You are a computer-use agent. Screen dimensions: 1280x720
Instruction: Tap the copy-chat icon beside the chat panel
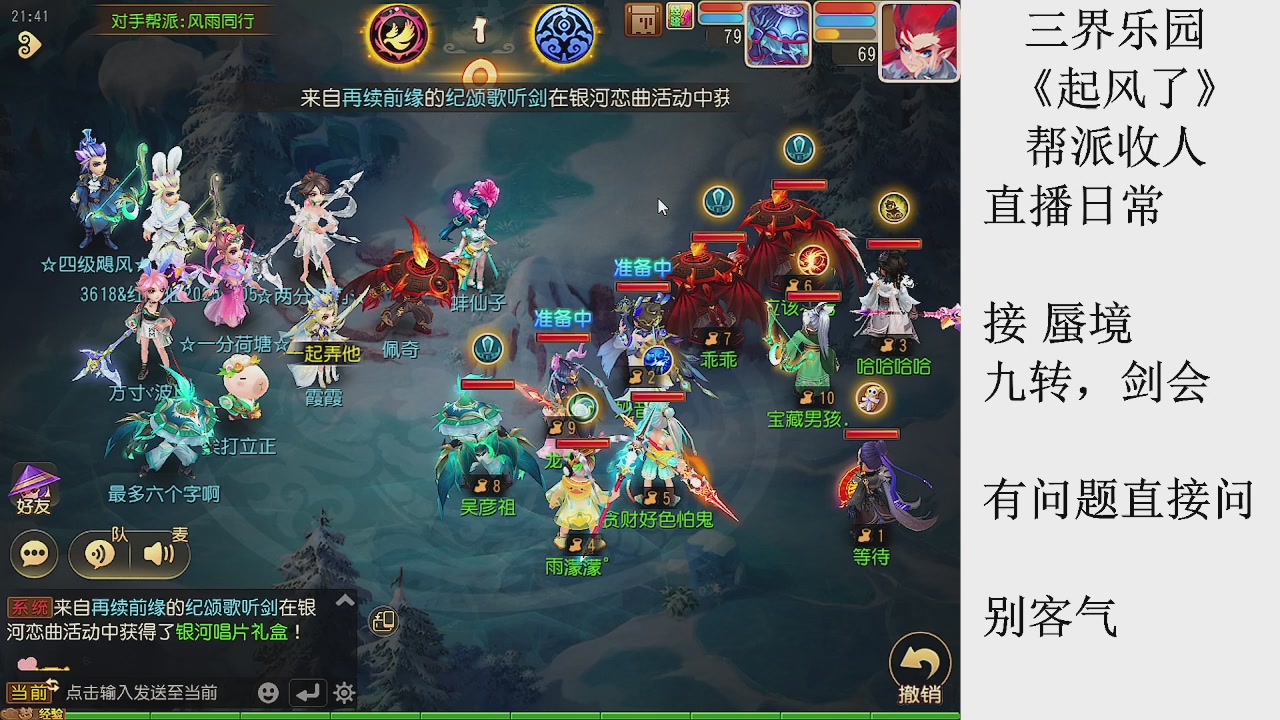point(385,621)
